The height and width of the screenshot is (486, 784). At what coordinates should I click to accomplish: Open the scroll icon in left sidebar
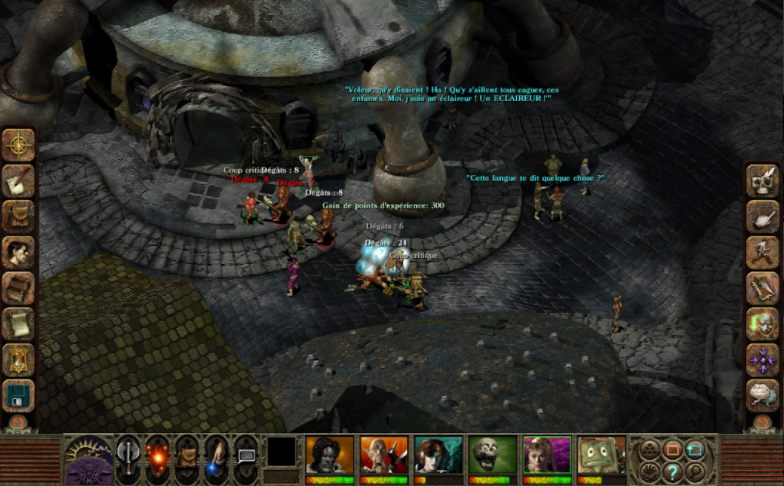(x=18, y=324)
